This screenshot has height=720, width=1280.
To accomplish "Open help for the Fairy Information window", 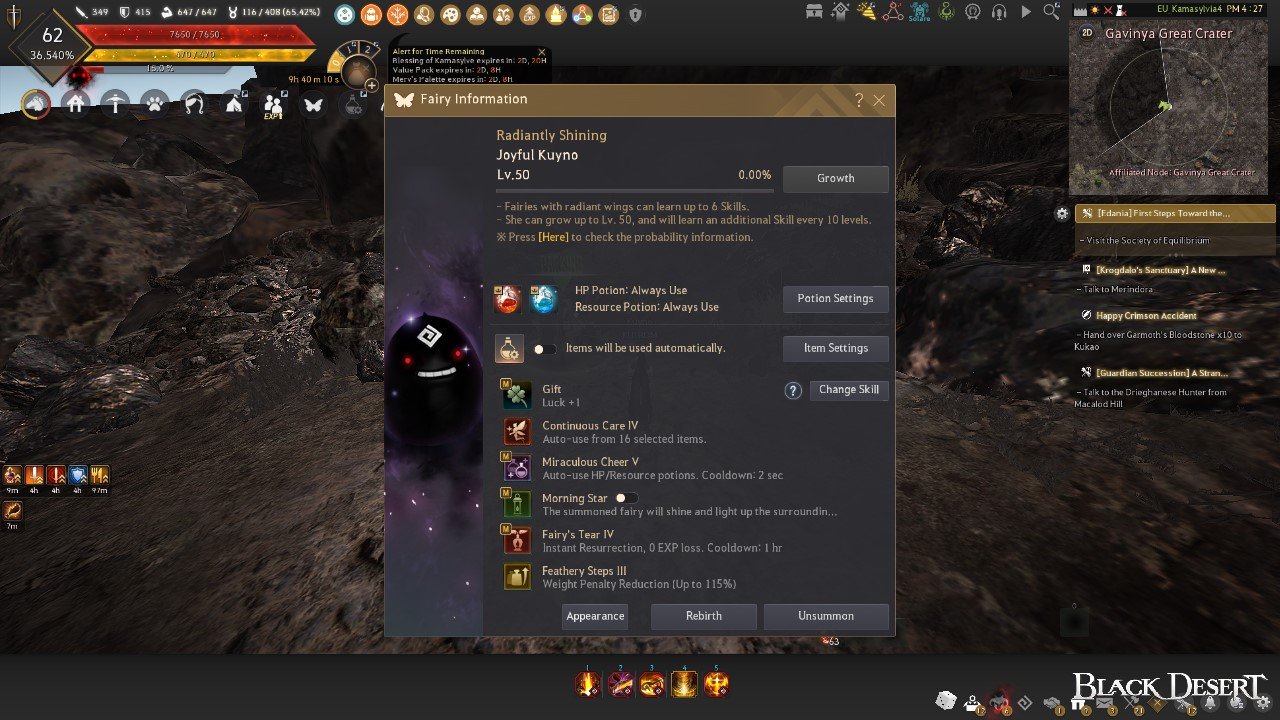I will point(859,100).
